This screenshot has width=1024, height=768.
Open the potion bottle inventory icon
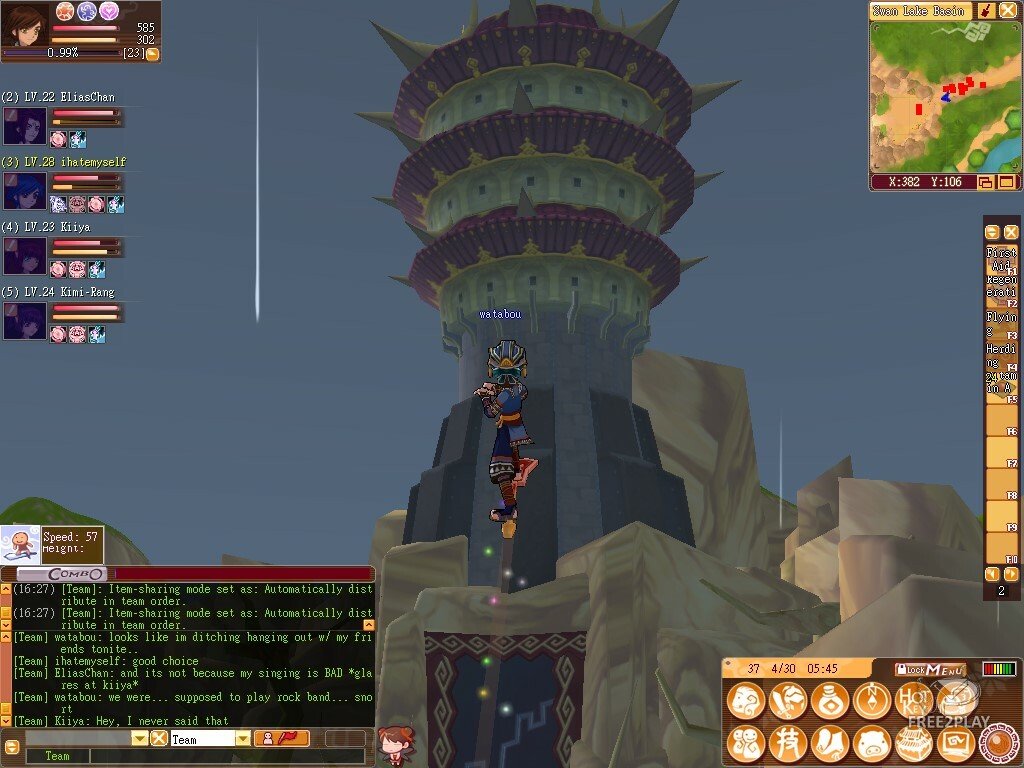click(x=830, y=701)
